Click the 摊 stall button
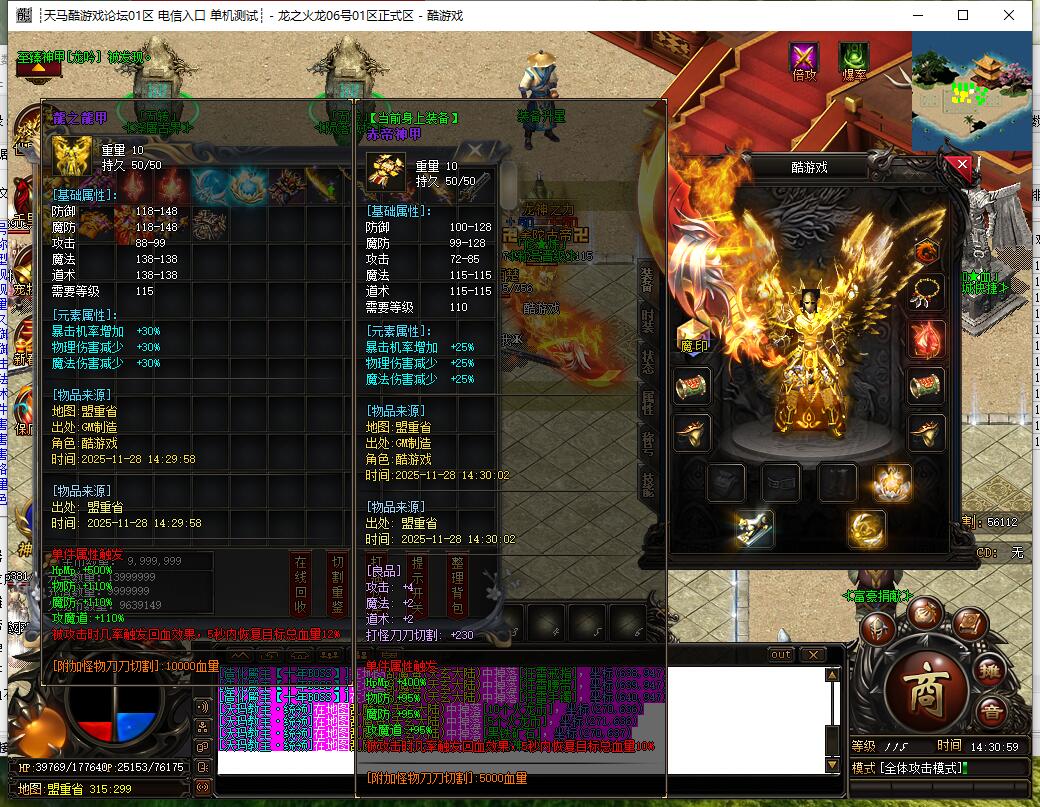The height and width of the screenshot is (807, 1040). click(x=989, y=671)
